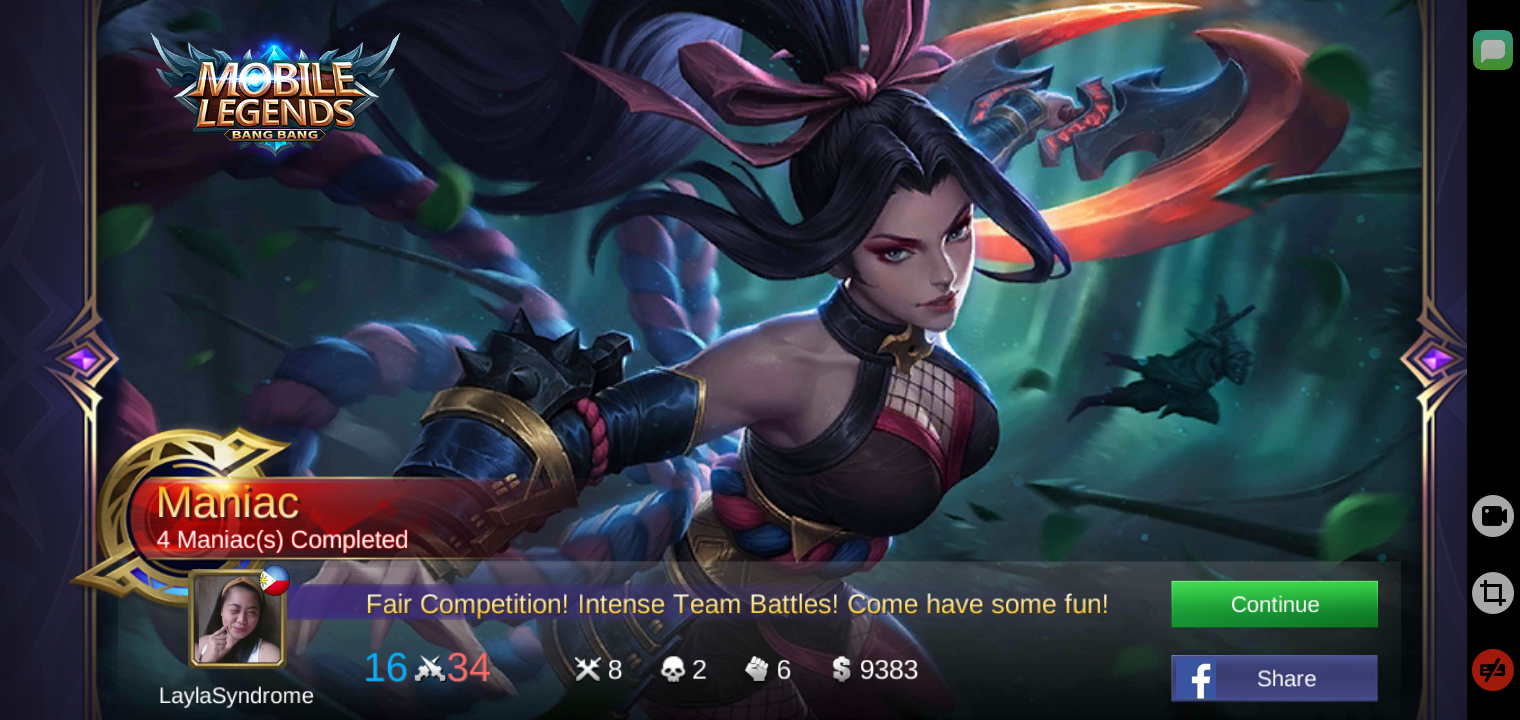Open the green messenger chat bubble icon
Viewport: 1520px width, 720px height.
click(1493, 50)
